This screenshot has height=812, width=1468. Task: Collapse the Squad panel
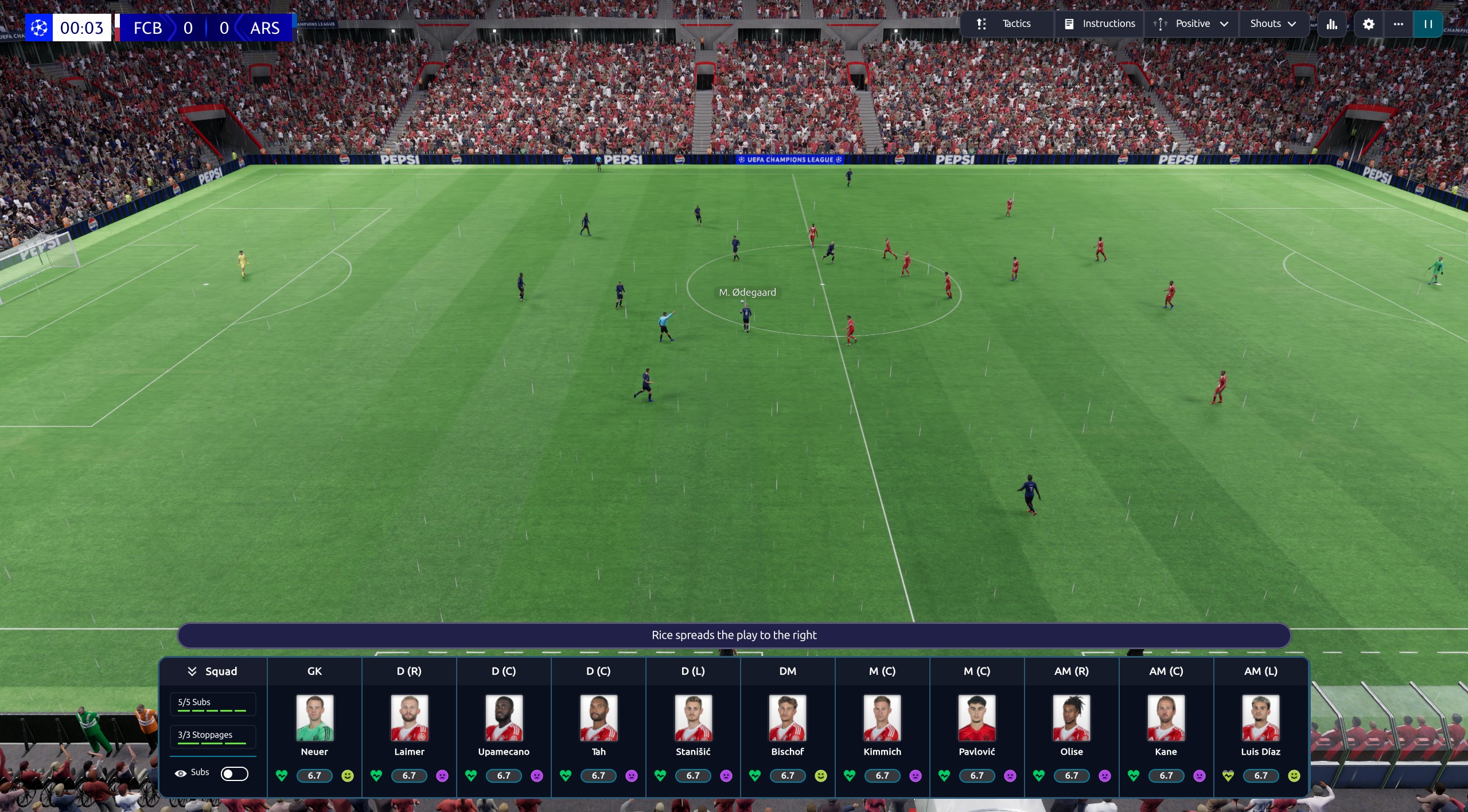(192, 671)
